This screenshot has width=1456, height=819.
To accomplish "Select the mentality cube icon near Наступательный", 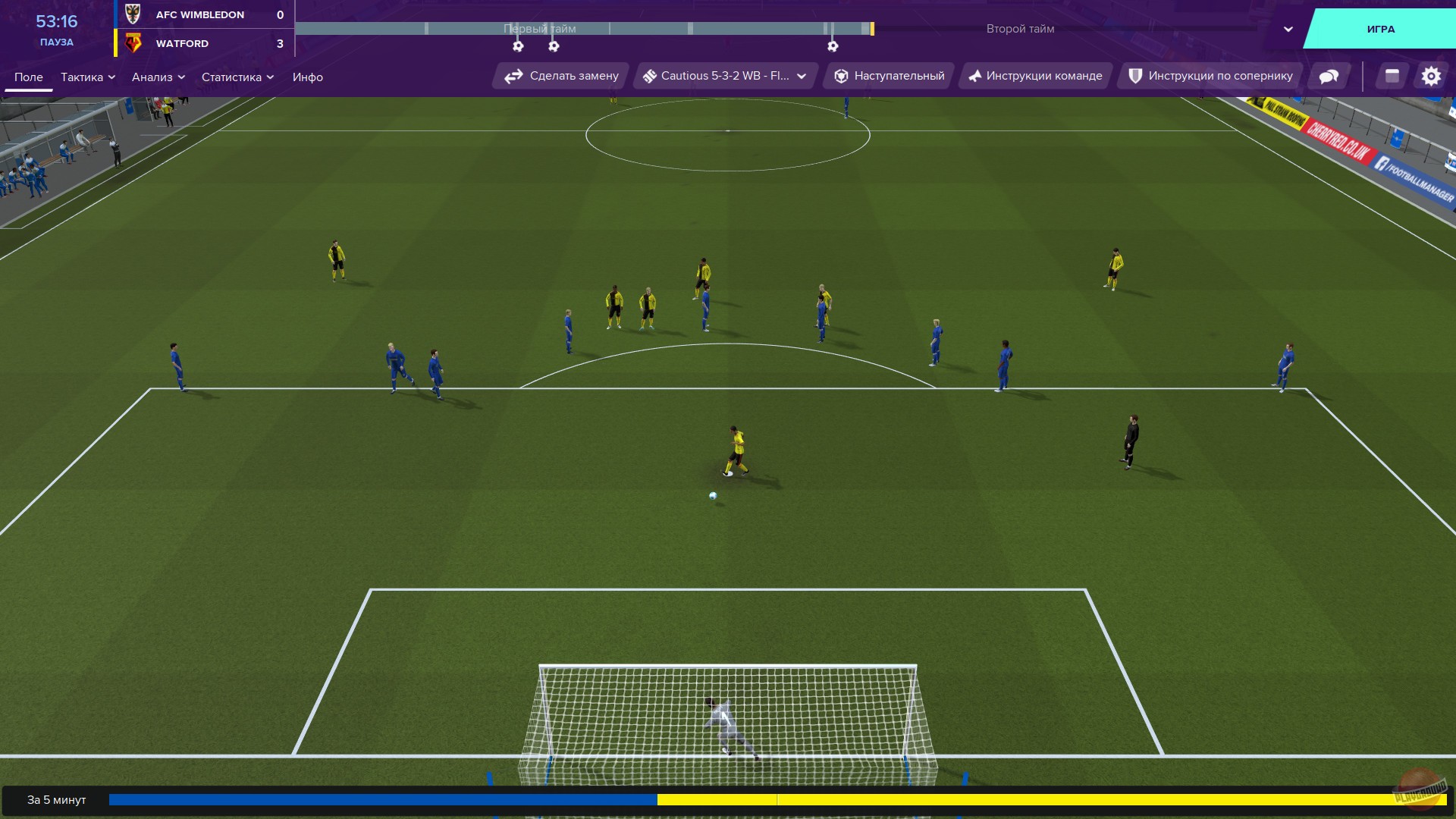I will pos(842,76).
